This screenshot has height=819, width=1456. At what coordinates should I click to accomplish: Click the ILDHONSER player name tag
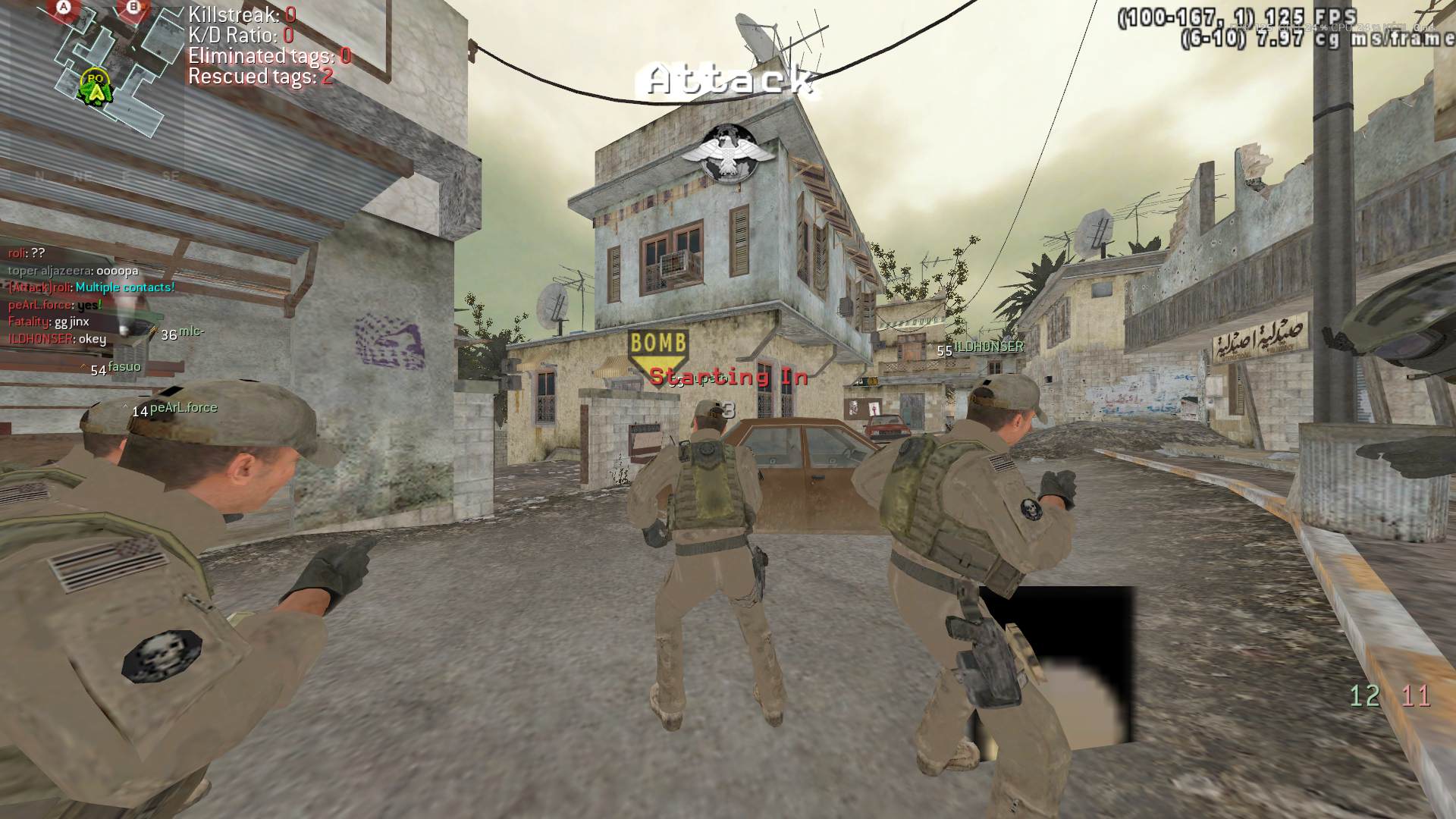pos(989,347)
